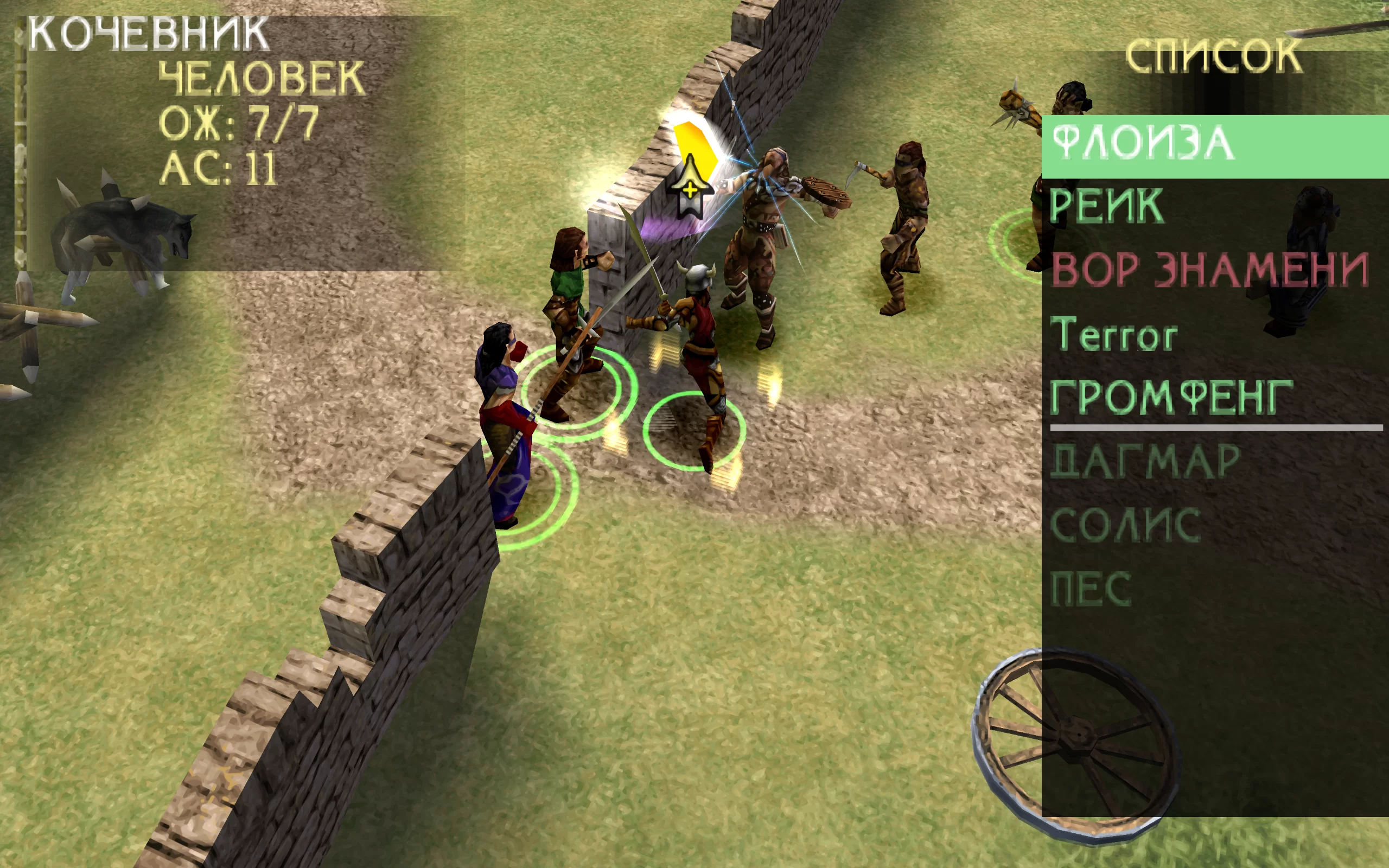
Task: Select the Terror list entry
Action: (1113, 335)
